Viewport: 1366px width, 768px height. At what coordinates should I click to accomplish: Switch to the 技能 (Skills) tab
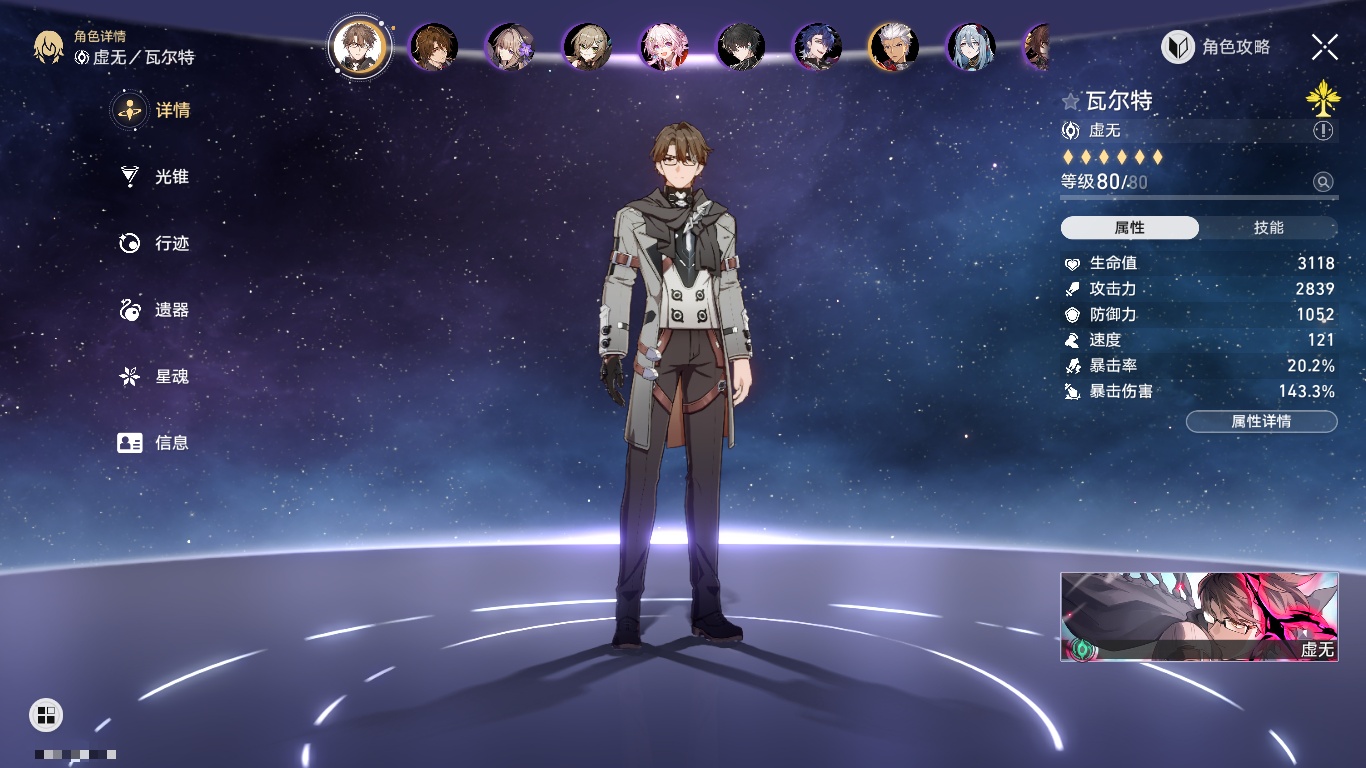(x=1268, y=228)
